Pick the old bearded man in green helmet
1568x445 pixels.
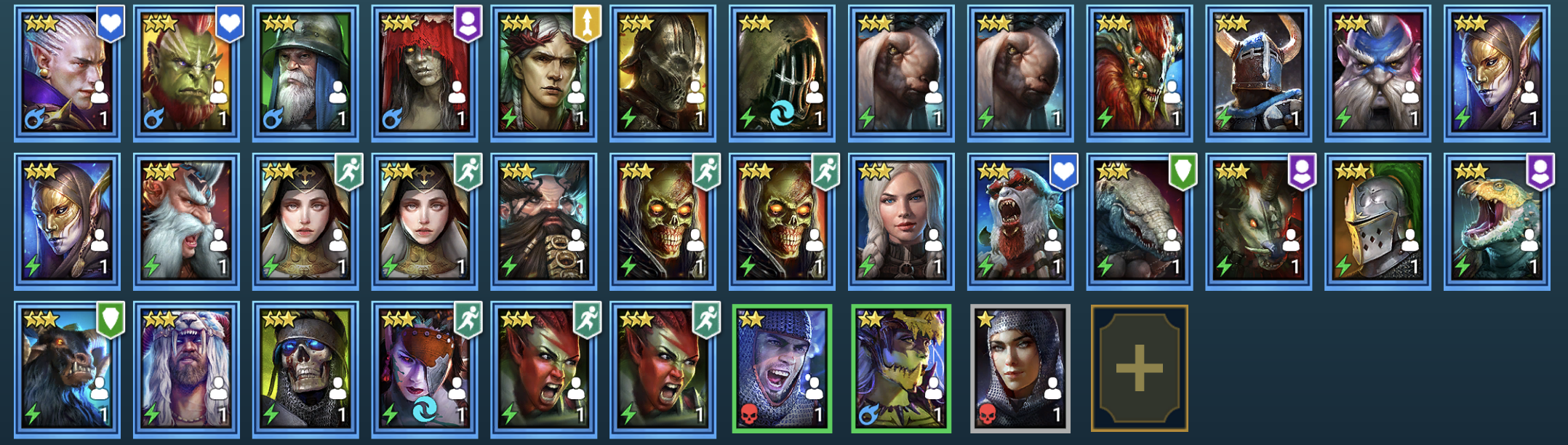coord(305,73)
